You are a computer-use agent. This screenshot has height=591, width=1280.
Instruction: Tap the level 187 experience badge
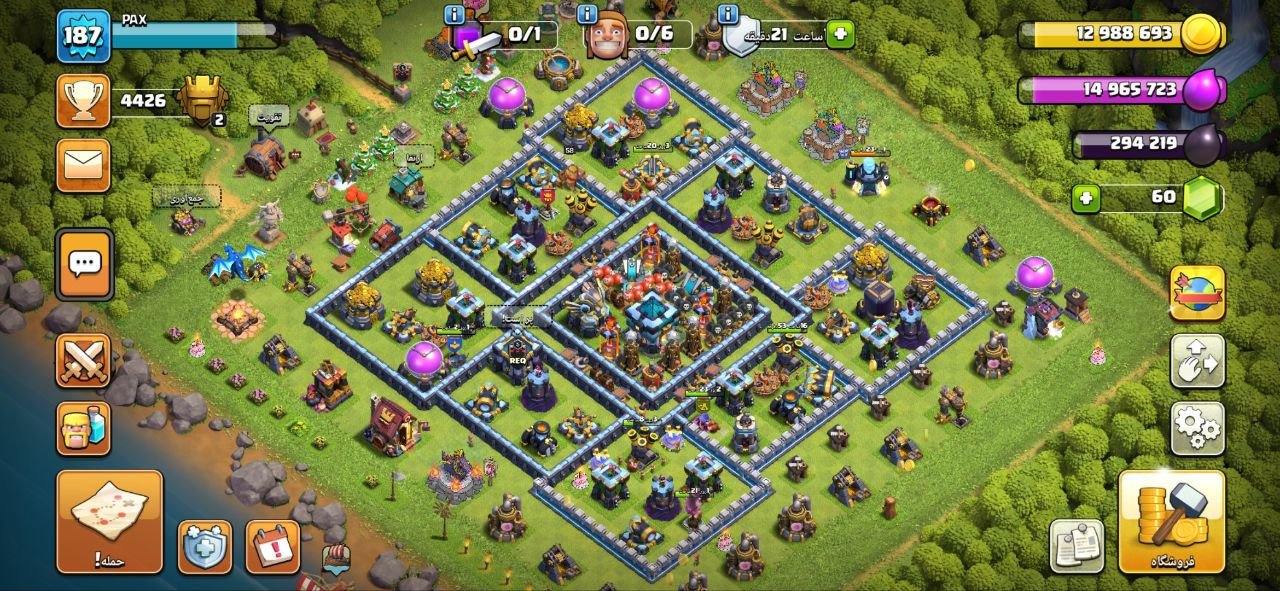[83, 36]
